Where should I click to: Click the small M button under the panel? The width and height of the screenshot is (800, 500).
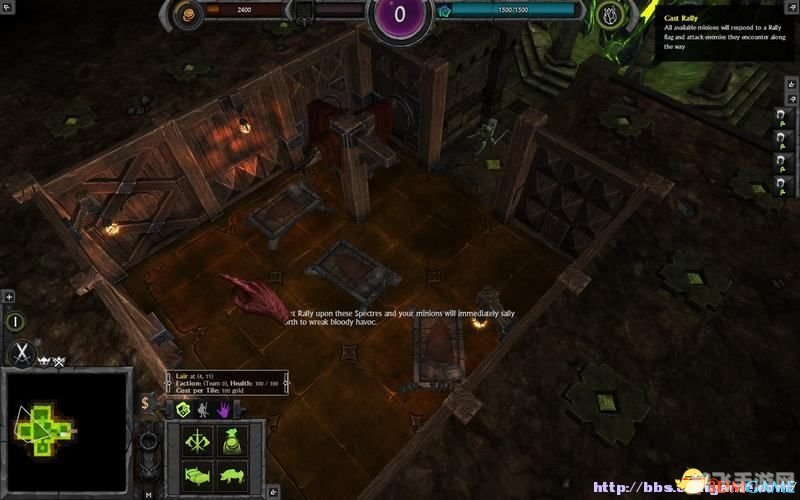tap(148, 494)
